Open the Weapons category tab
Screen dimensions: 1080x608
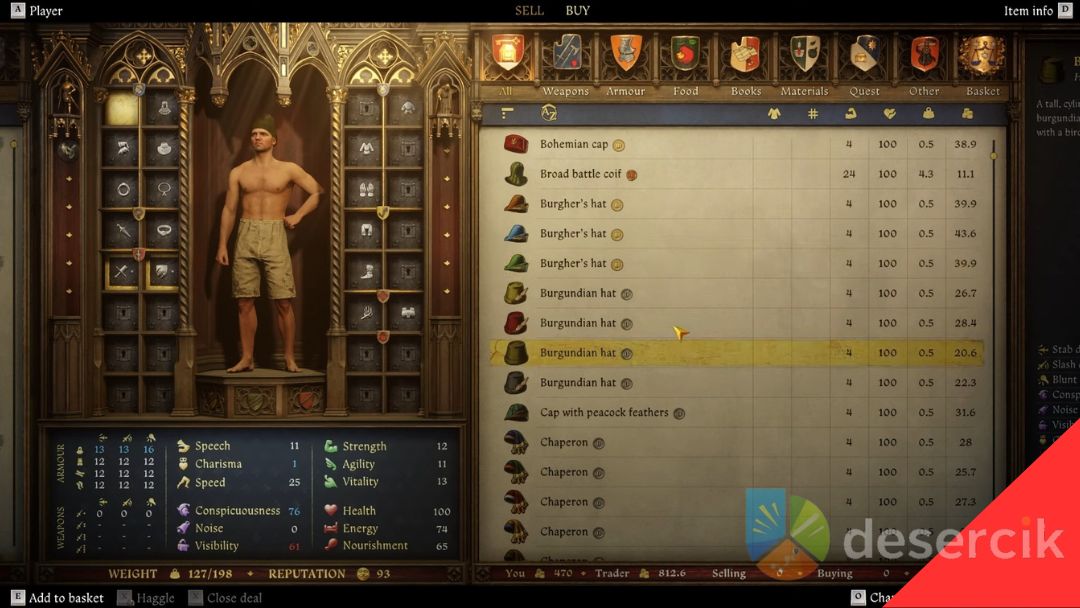pyautogui.click(x=566, y=58)
